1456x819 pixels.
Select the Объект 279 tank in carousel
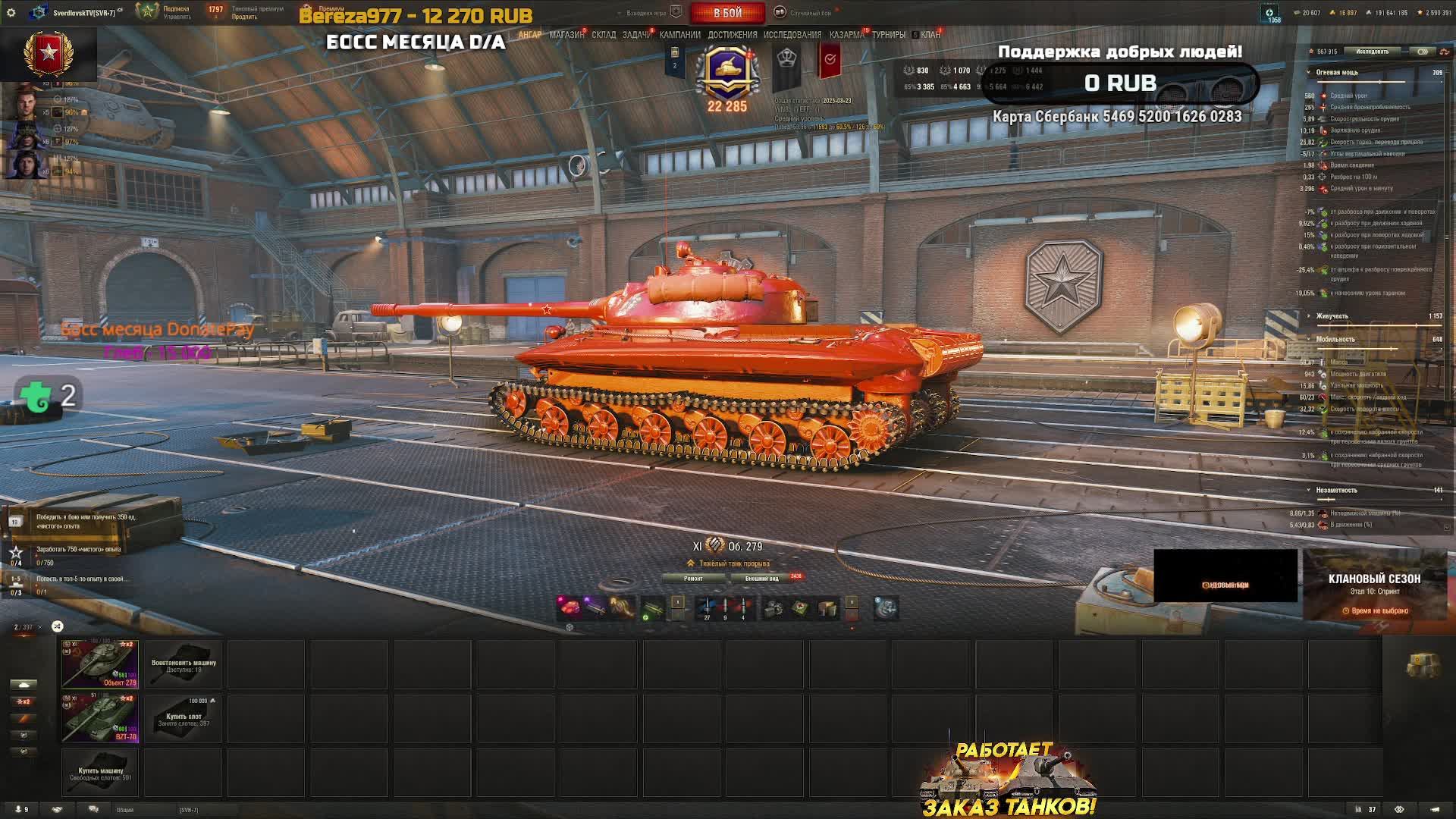[100, 664]
